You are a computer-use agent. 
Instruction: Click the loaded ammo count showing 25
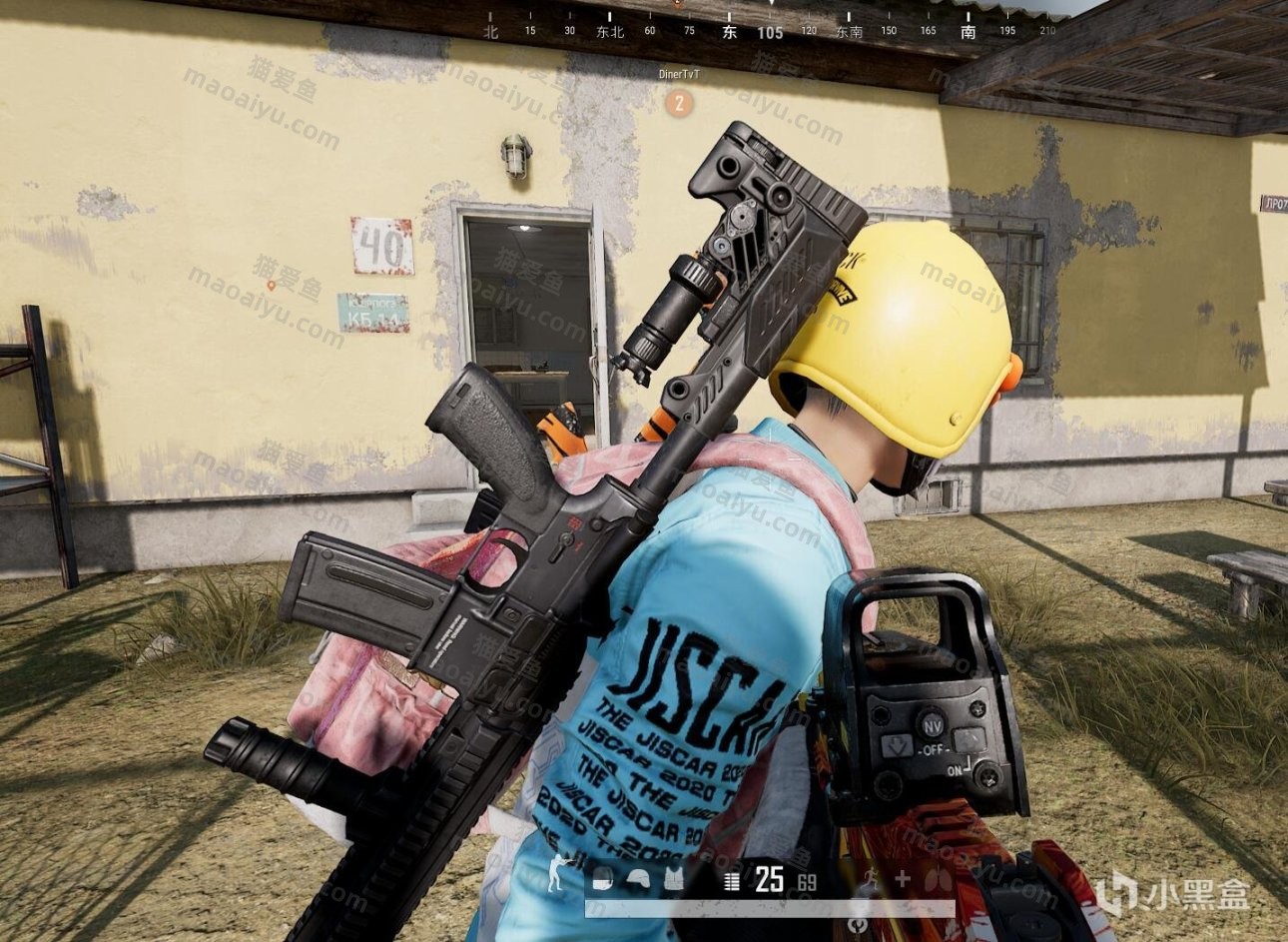coord(770,879)
